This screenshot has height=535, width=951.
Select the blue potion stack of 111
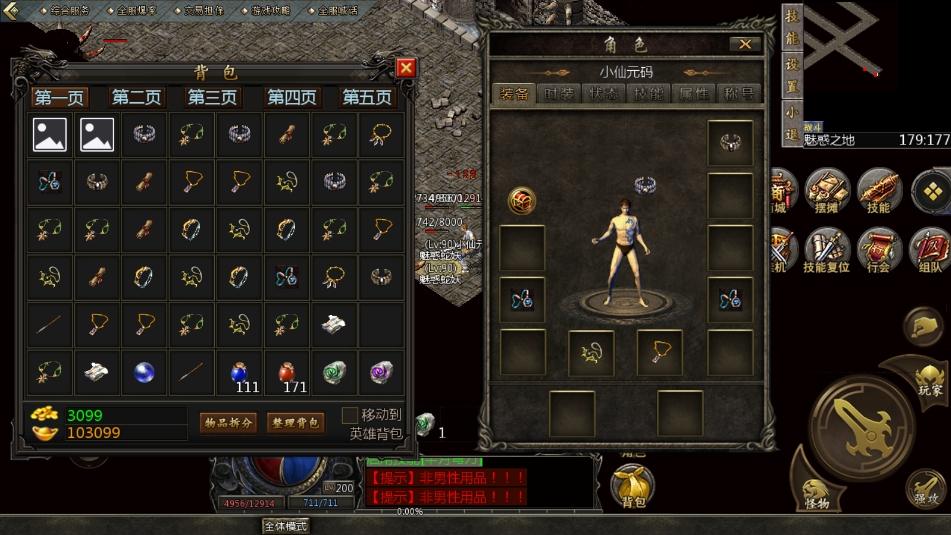(x=238, y=373)
